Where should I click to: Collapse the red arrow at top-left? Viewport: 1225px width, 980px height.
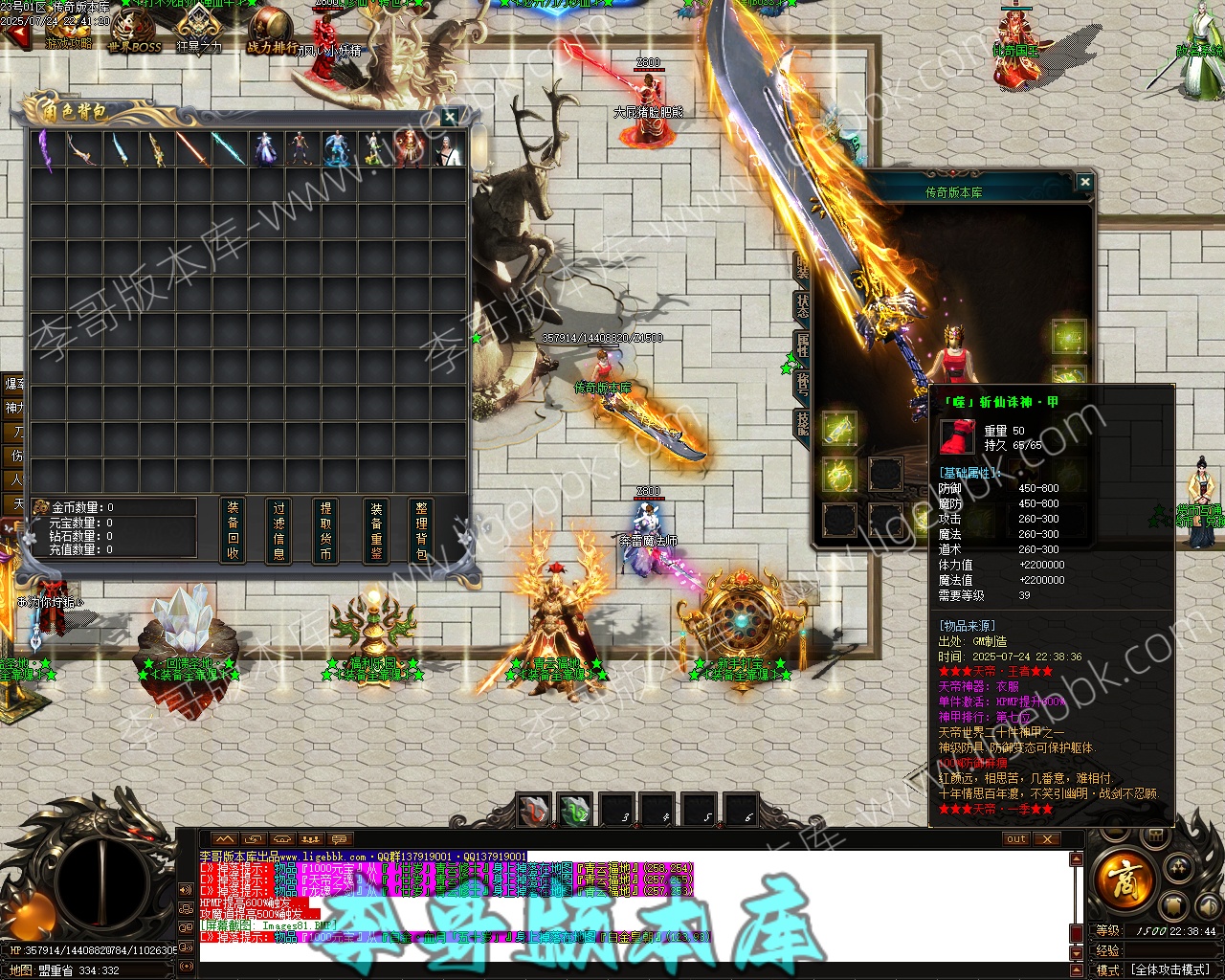pyautogui.click(x=16, y=36)
